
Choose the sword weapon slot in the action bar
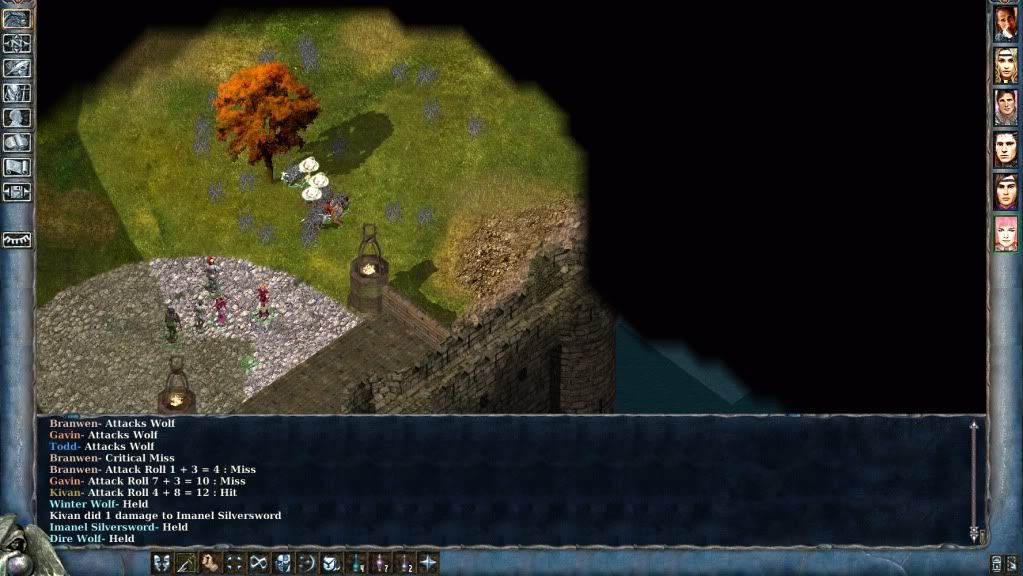click(186, 563)
